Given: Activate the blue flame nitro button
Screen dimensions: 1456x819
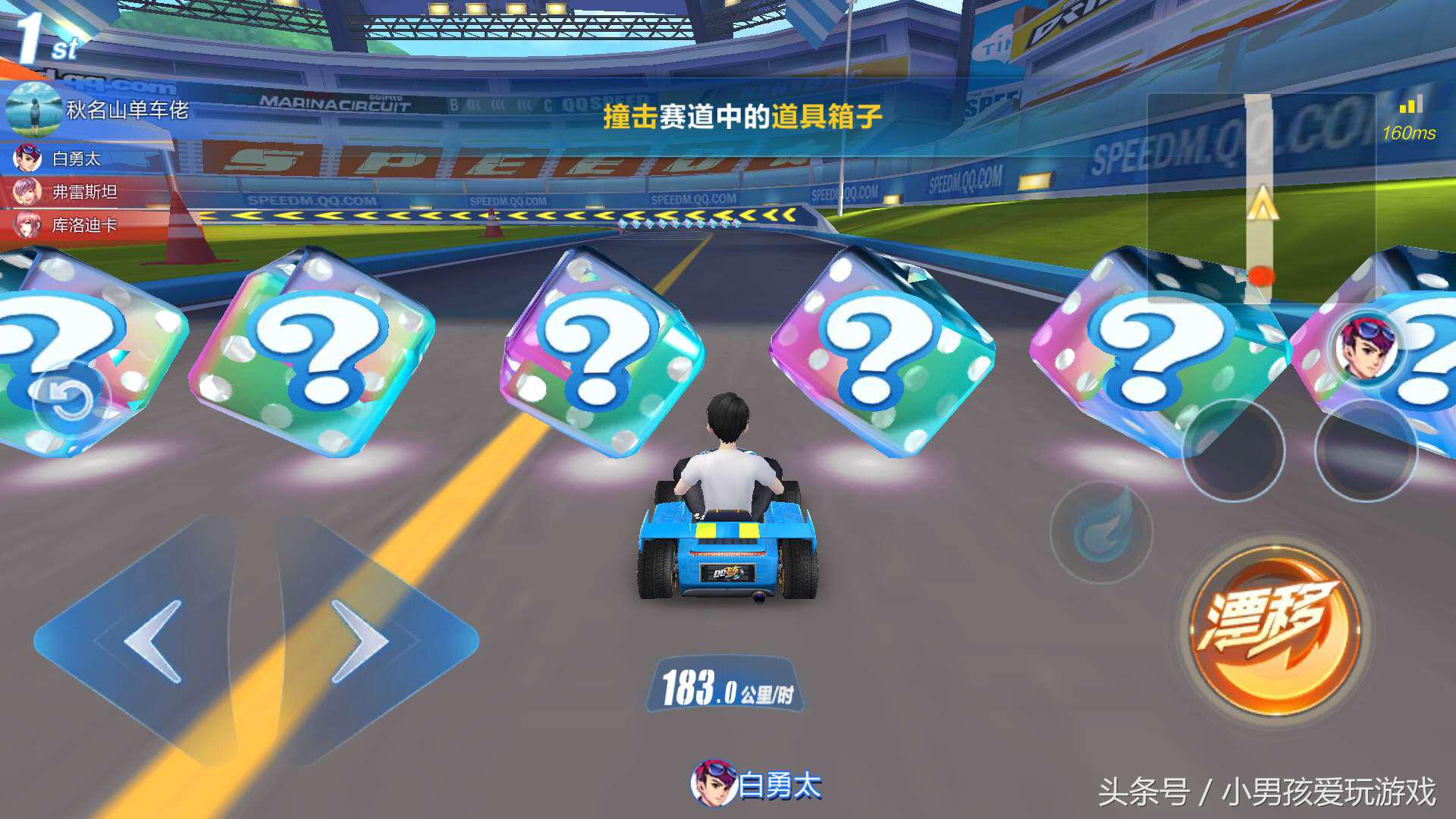Looking at the screenshot, I should click(x=1101, y=531).
